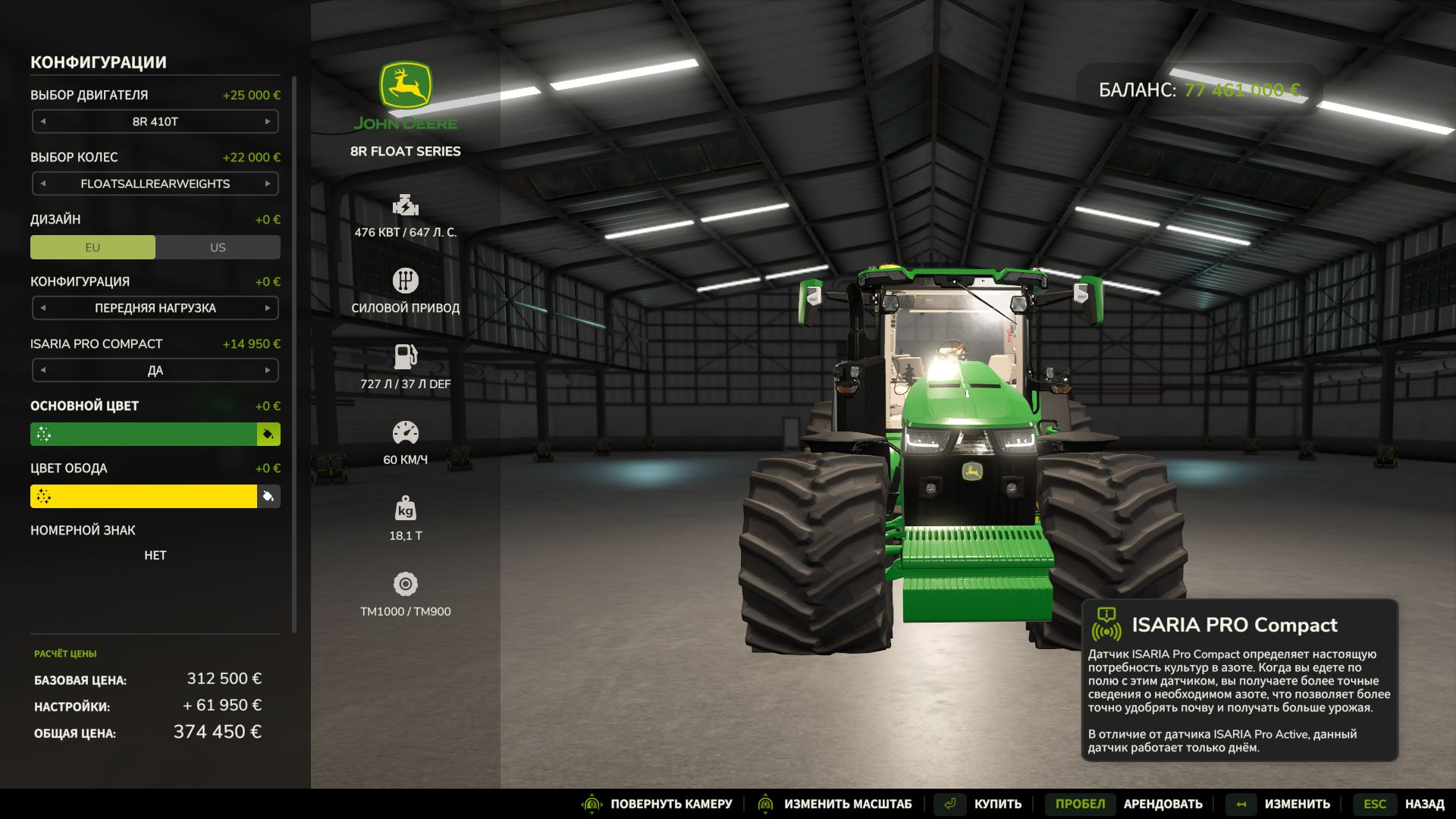The width and height of the screenshot is (1456, 819).
Task: Choose next configuration after Передняя нагрузка
Action: [x=268, y=308]
